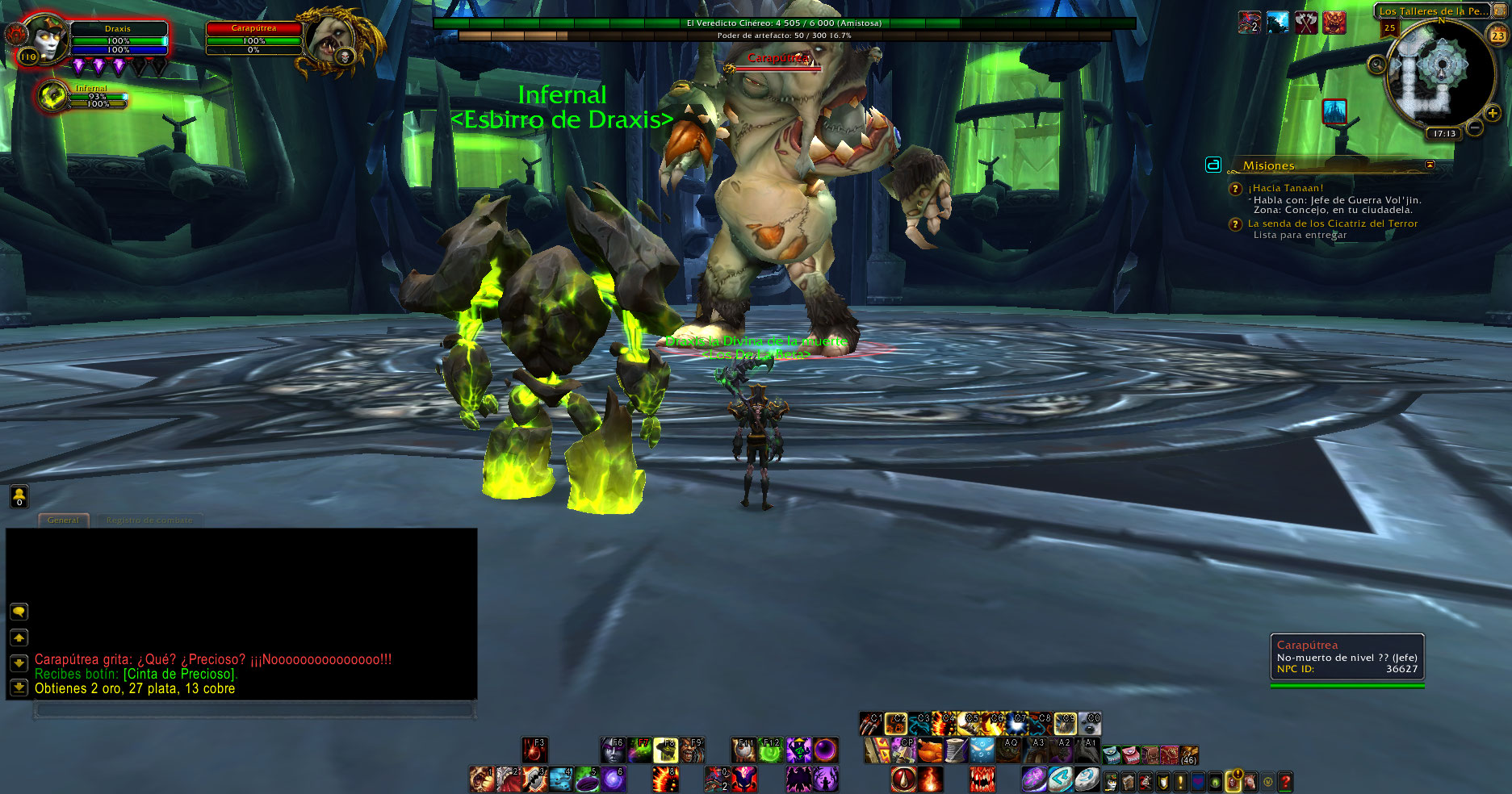This screenshot has width=1512, height=794.
Task: Open the Registro de combate tab
Action: click(x=149, y=520)
